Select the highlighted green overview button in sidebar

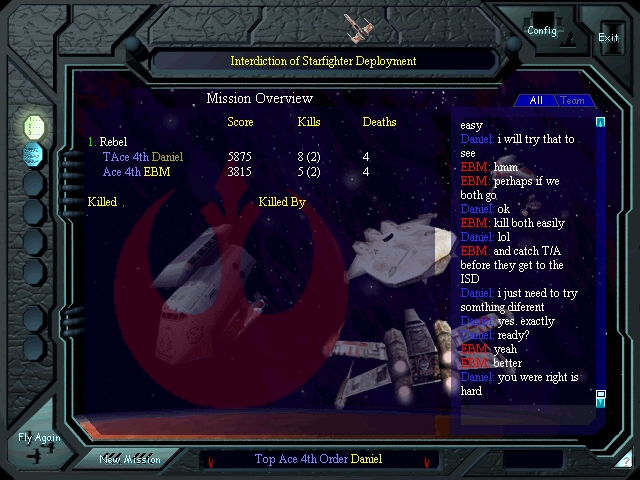[x=34, y=127]
